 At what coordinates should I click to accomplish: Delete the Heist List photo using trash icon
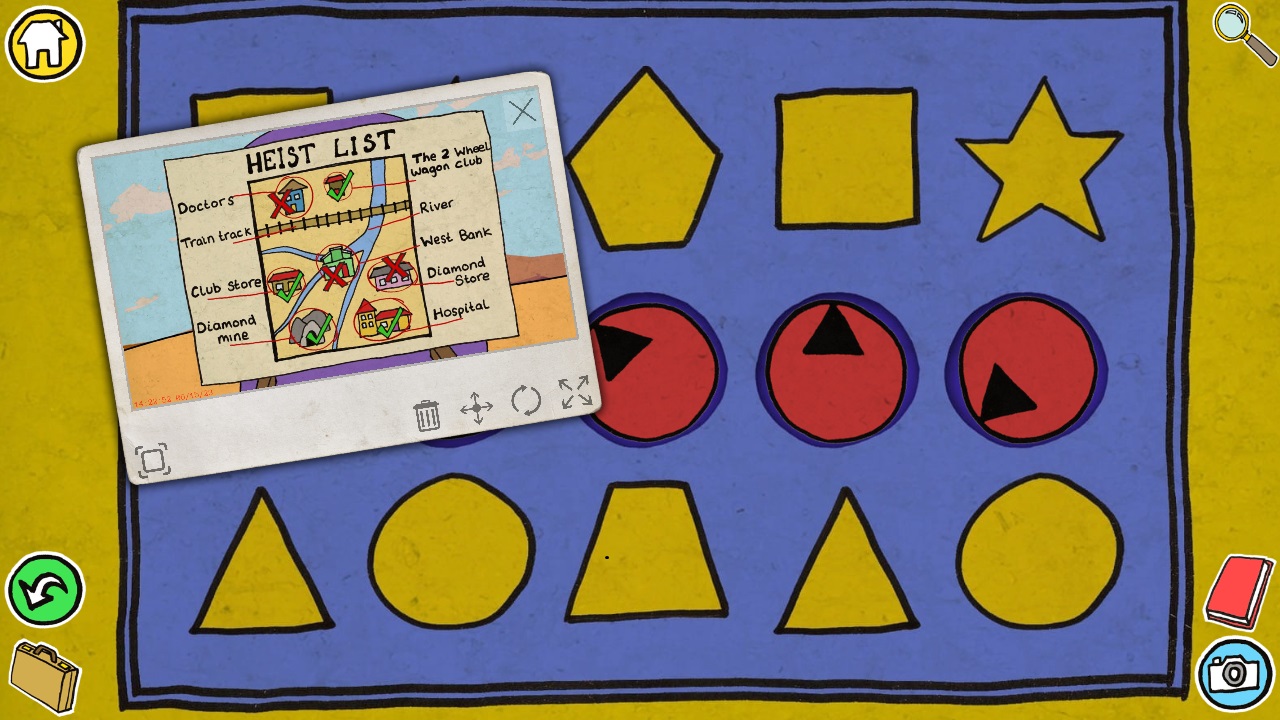428,414
